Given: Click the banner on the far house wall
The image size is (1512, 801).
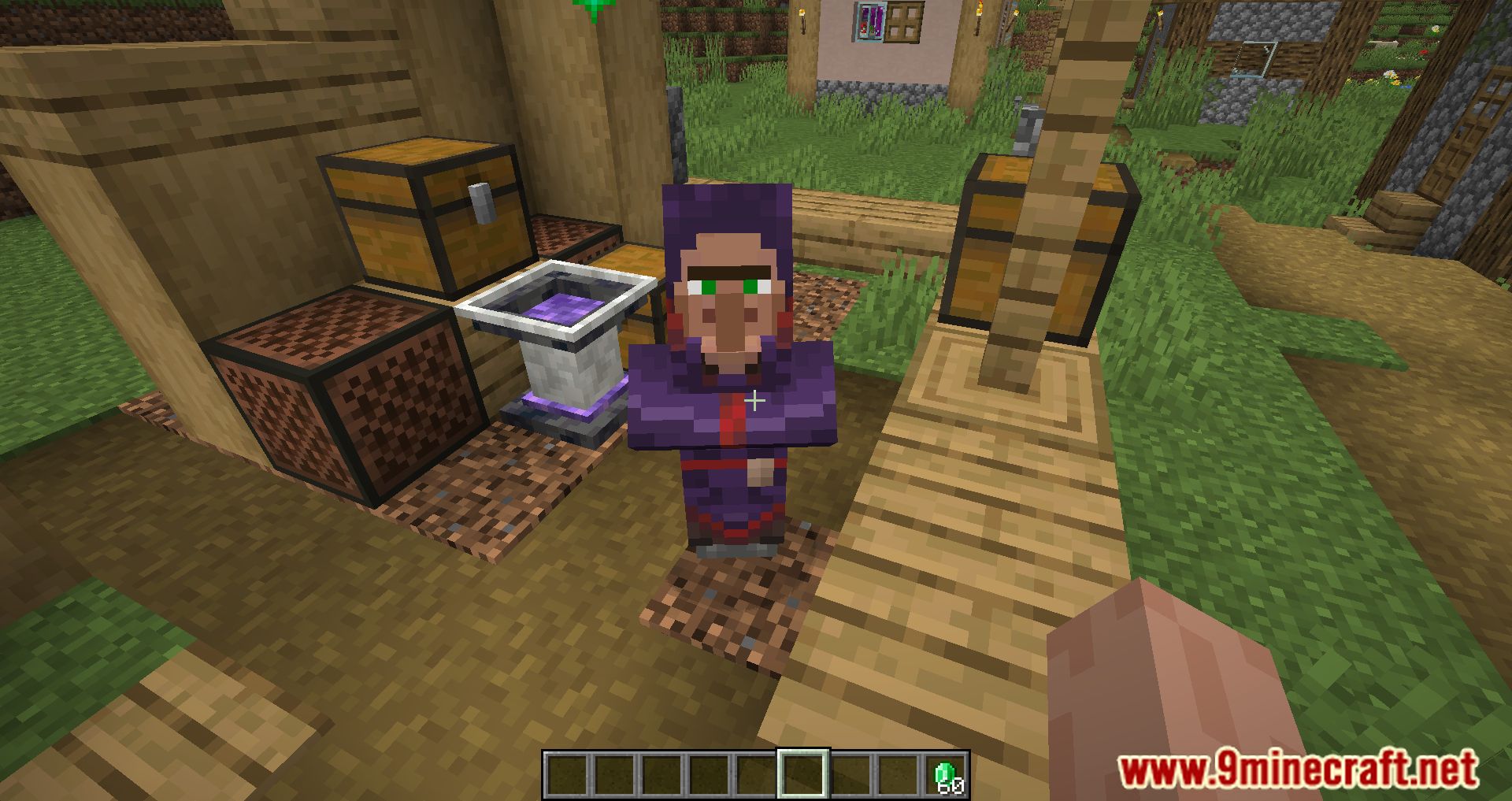Looking at the screenshot, I should pyautogui.click(x=870, y=20).
